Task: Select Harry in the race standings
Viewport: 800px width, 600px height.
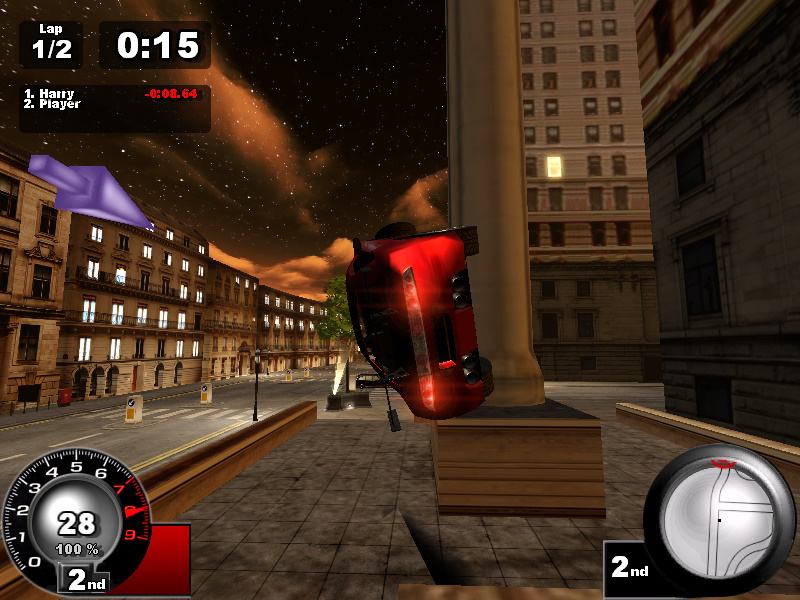Action: pos(56,94)
